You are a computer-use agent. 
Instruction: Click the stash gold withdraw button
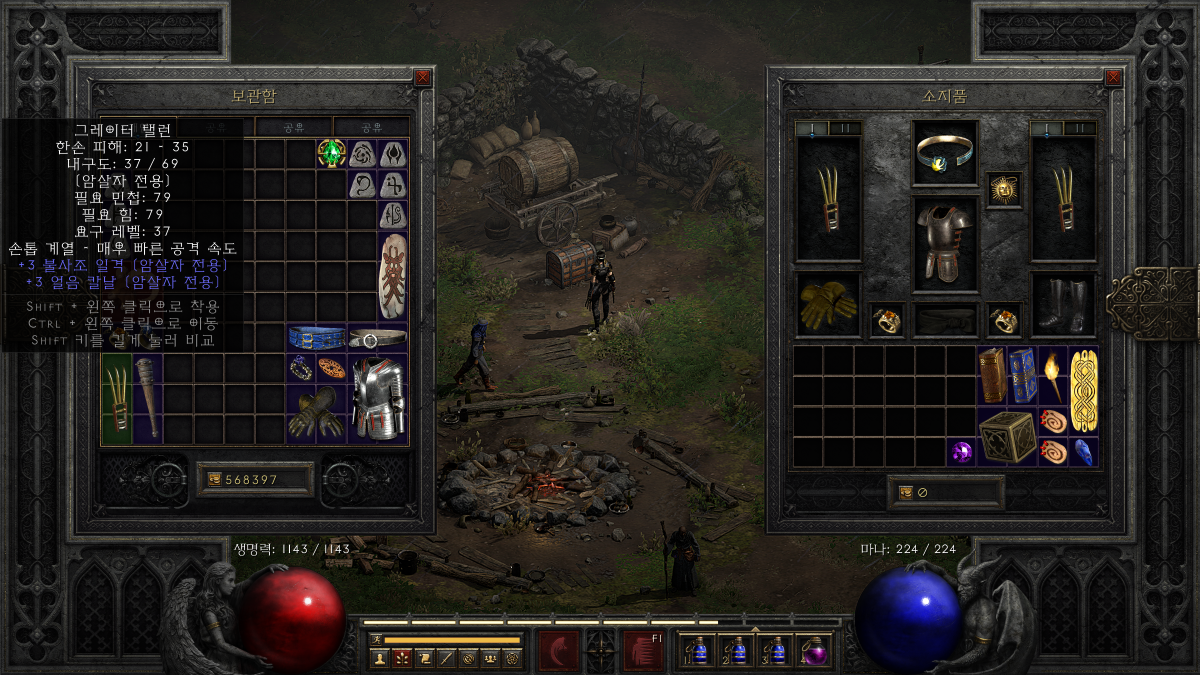(x=214, y=480)
